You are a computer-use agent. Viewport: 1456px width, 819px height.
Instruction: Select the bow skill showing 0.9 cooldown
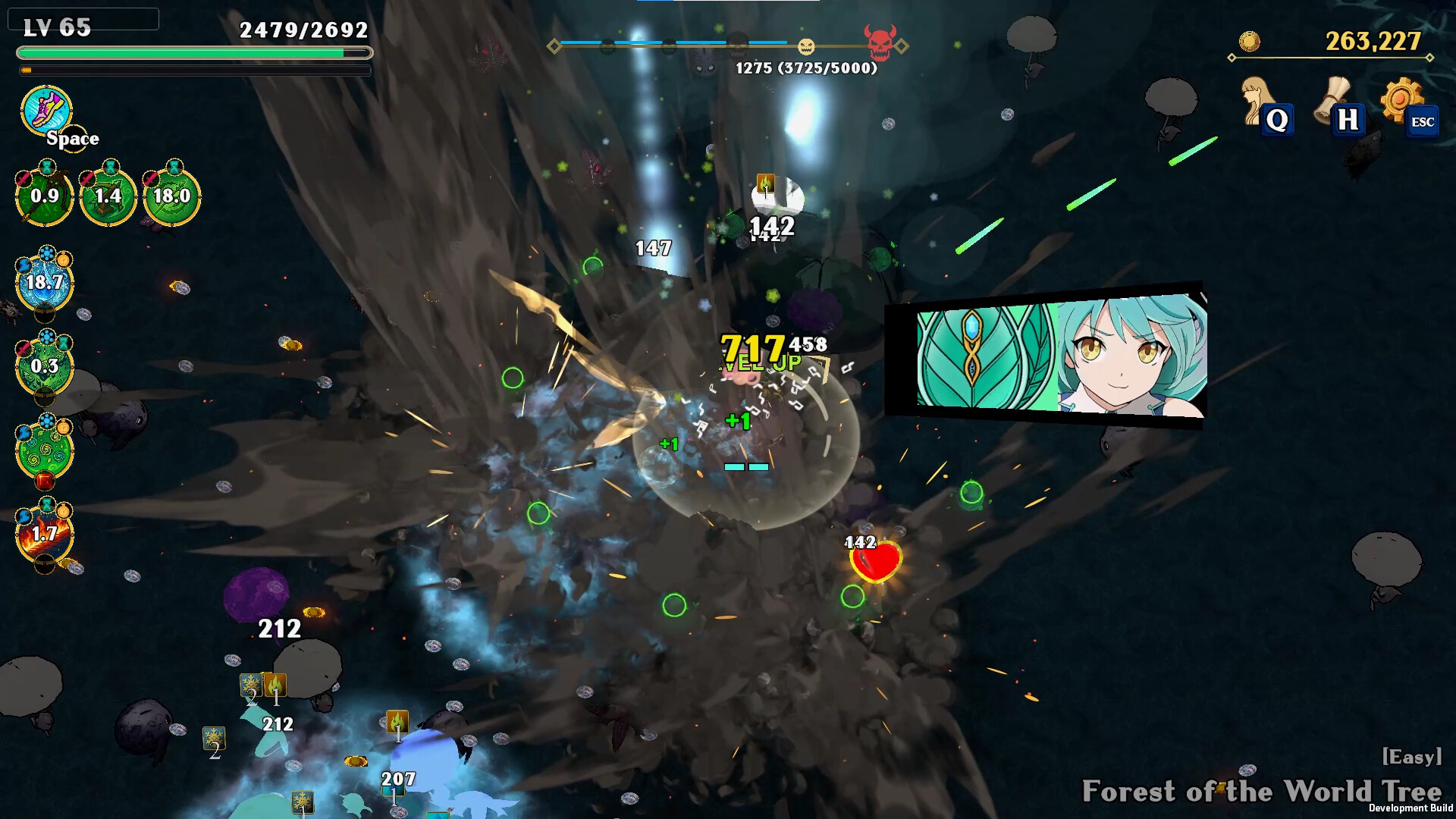(43, 196)
